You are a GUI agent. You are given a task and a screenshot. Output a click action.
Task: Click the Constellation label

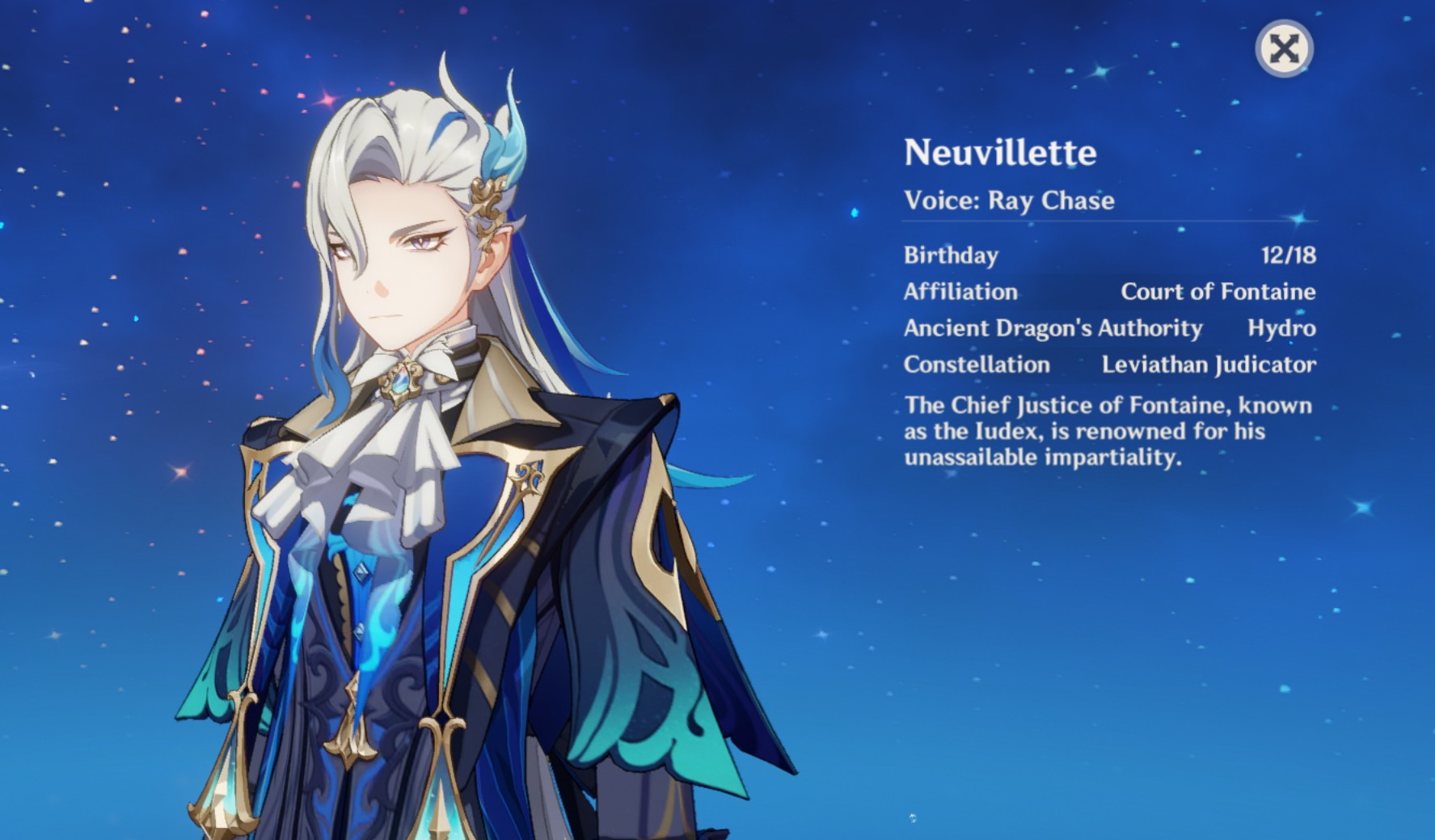click(976, 365)
